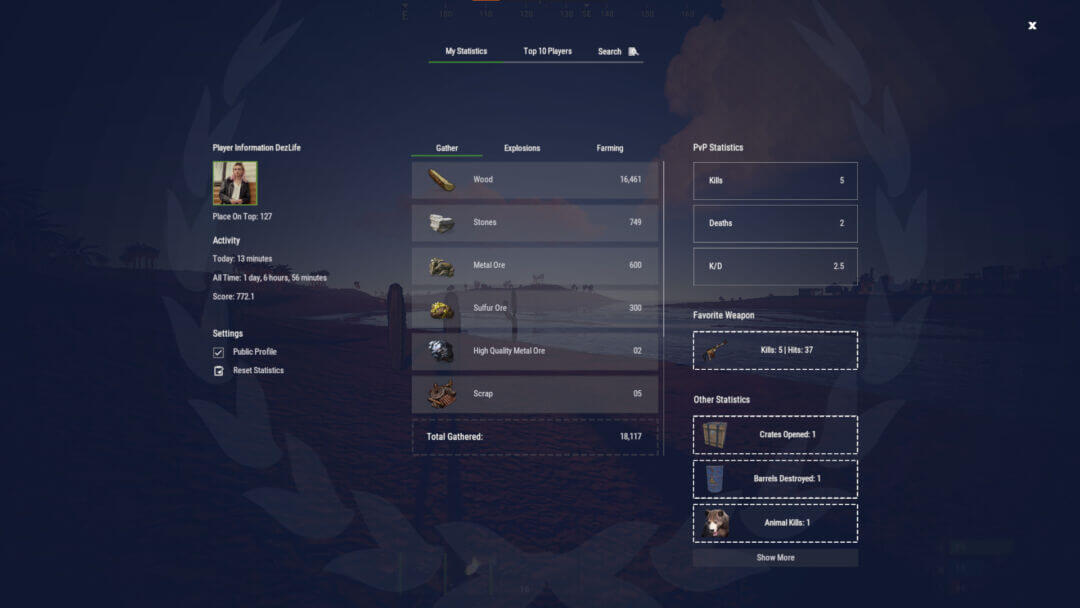
Task: Click the Scrap row
Action: point(535,394)
